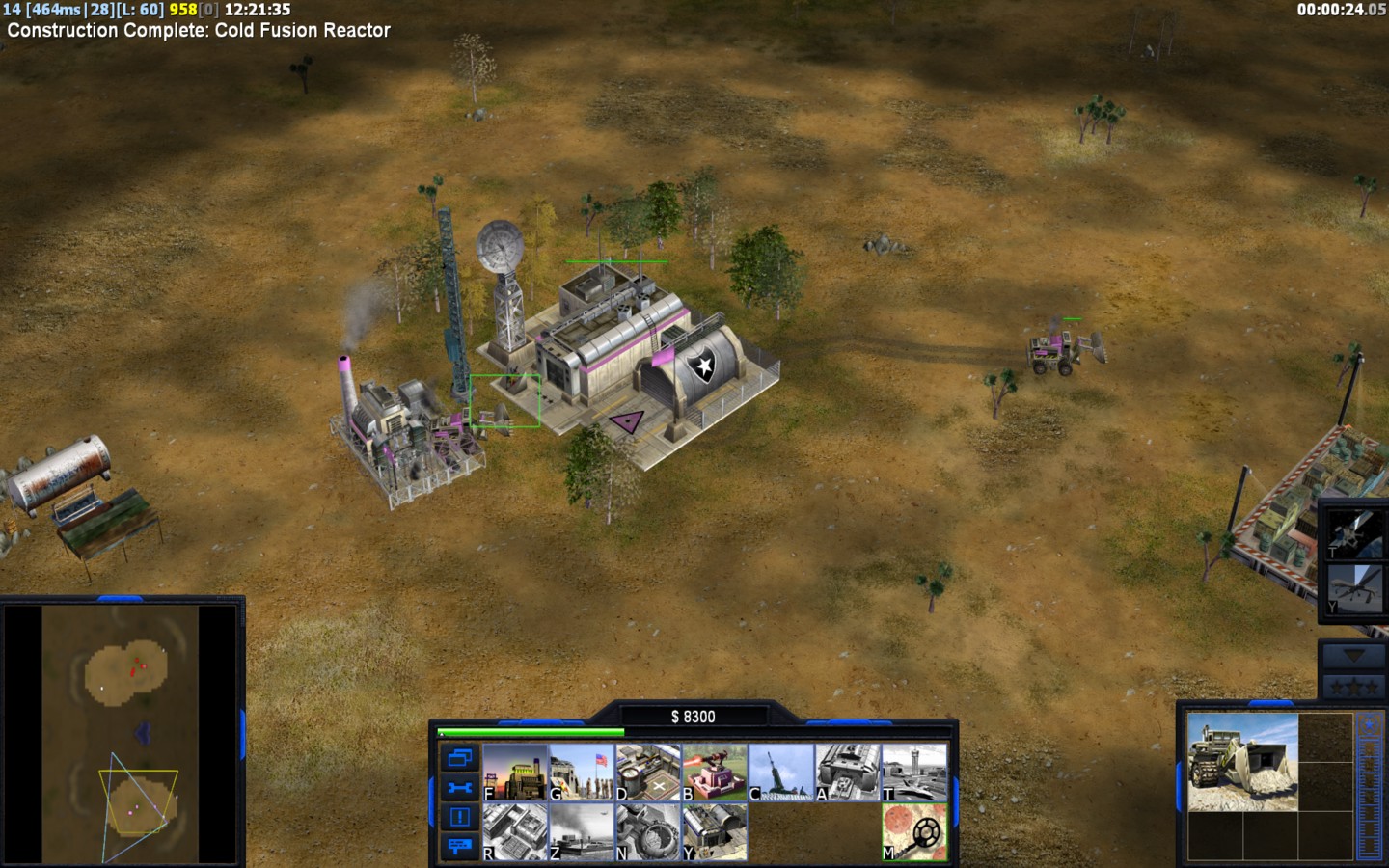Viewport: 1389px width, 868px height.
Task: Activate the mine detector clear-mines command
Action: pos(914,831)
